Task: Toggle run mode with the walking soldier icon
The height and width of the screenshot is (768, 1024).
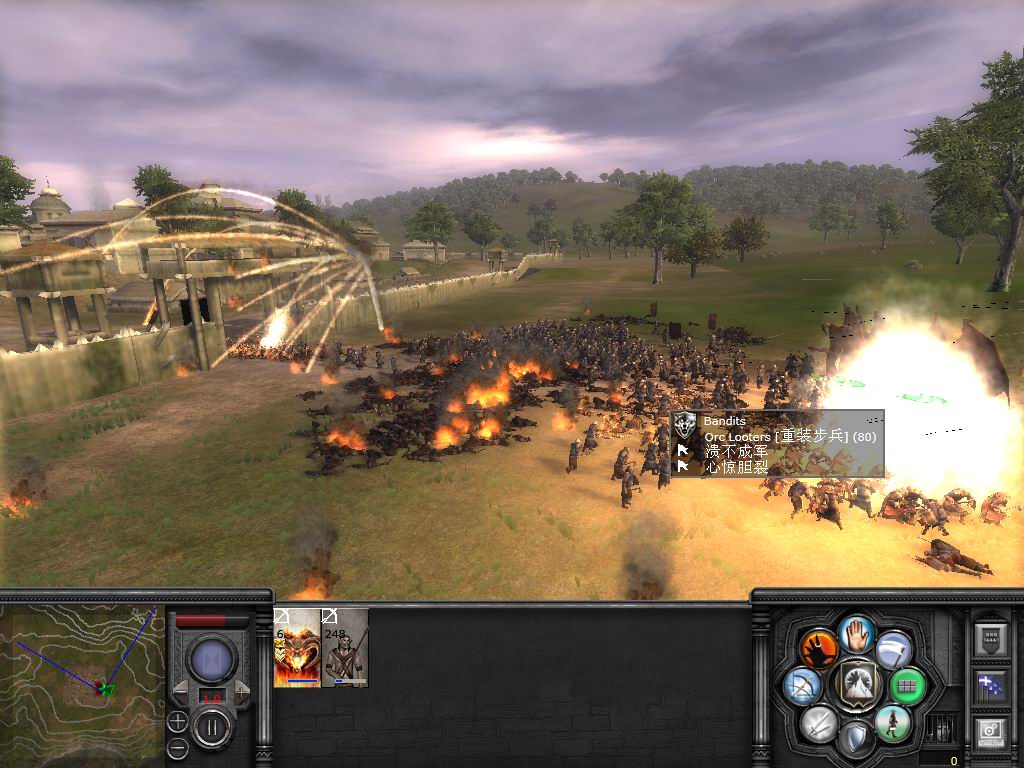Action: pyautogui.click(x=892, y=722)
